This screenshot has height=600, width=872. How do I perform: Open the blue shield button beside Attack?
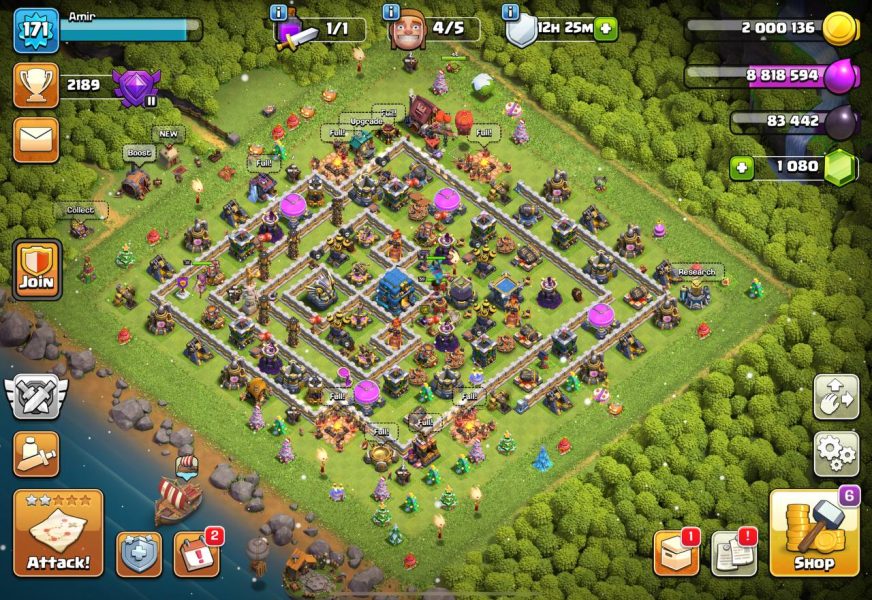(139, 554)
